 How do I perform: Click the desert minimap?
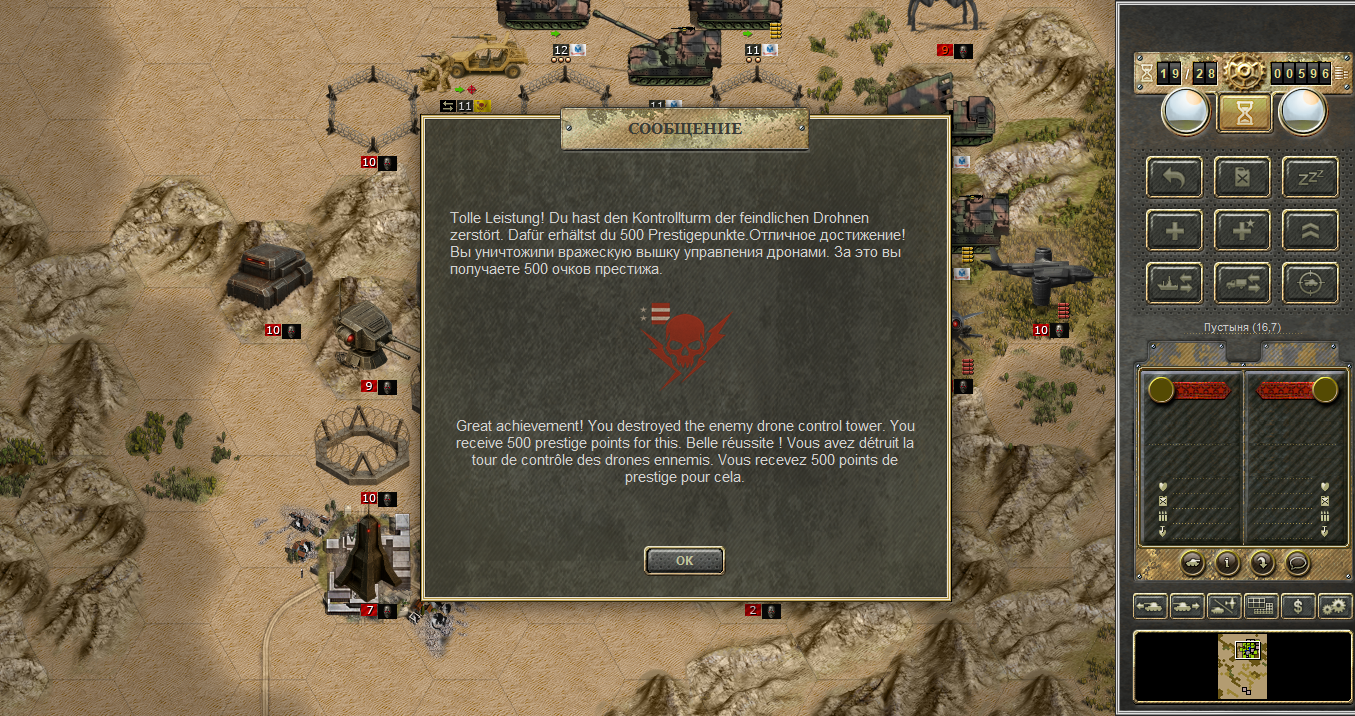tap(1242, 666)
